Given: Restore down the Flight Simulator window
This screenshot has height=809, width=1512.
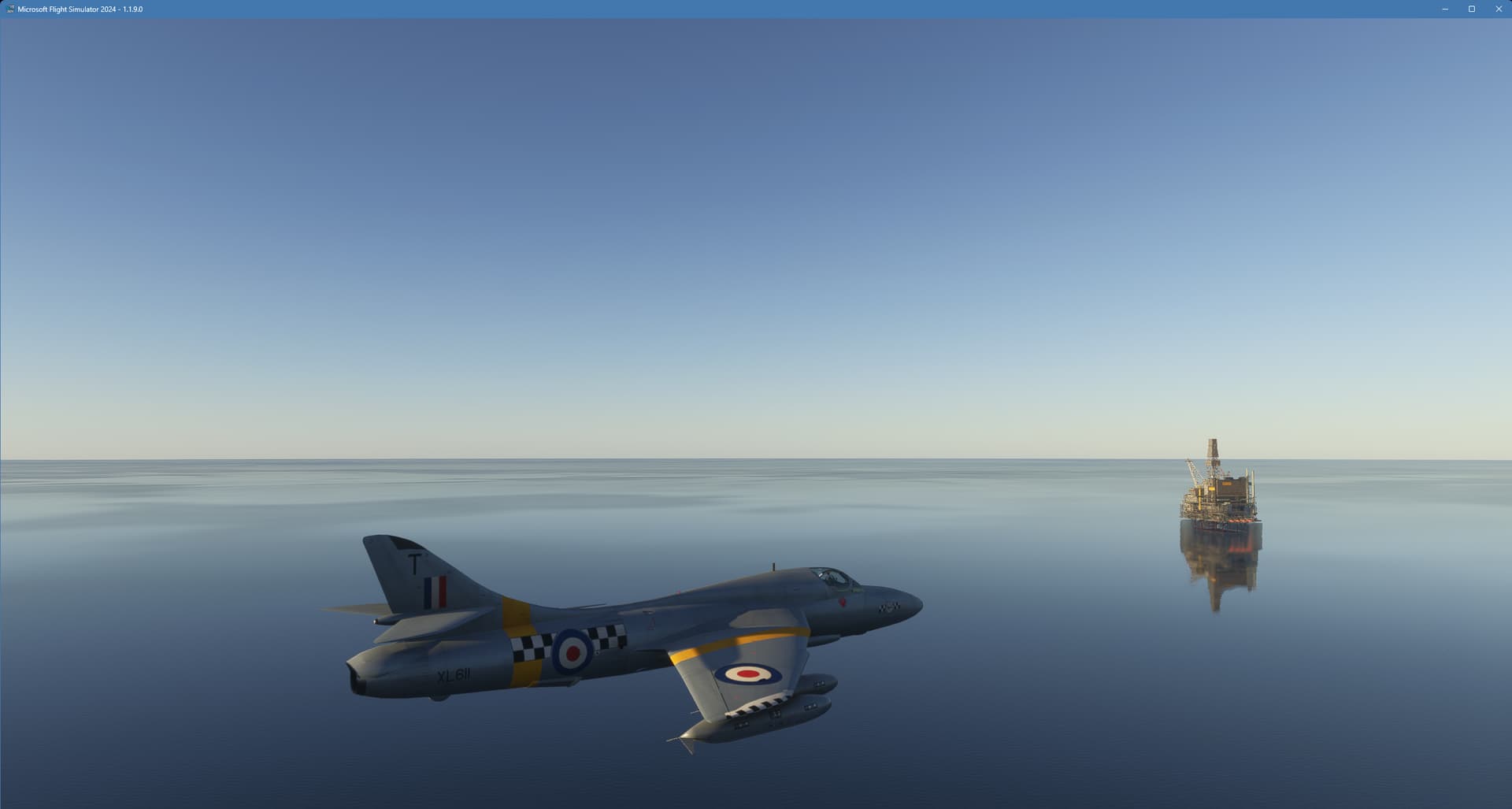Looking at the screenshot, I should [x=1471, y=9].
